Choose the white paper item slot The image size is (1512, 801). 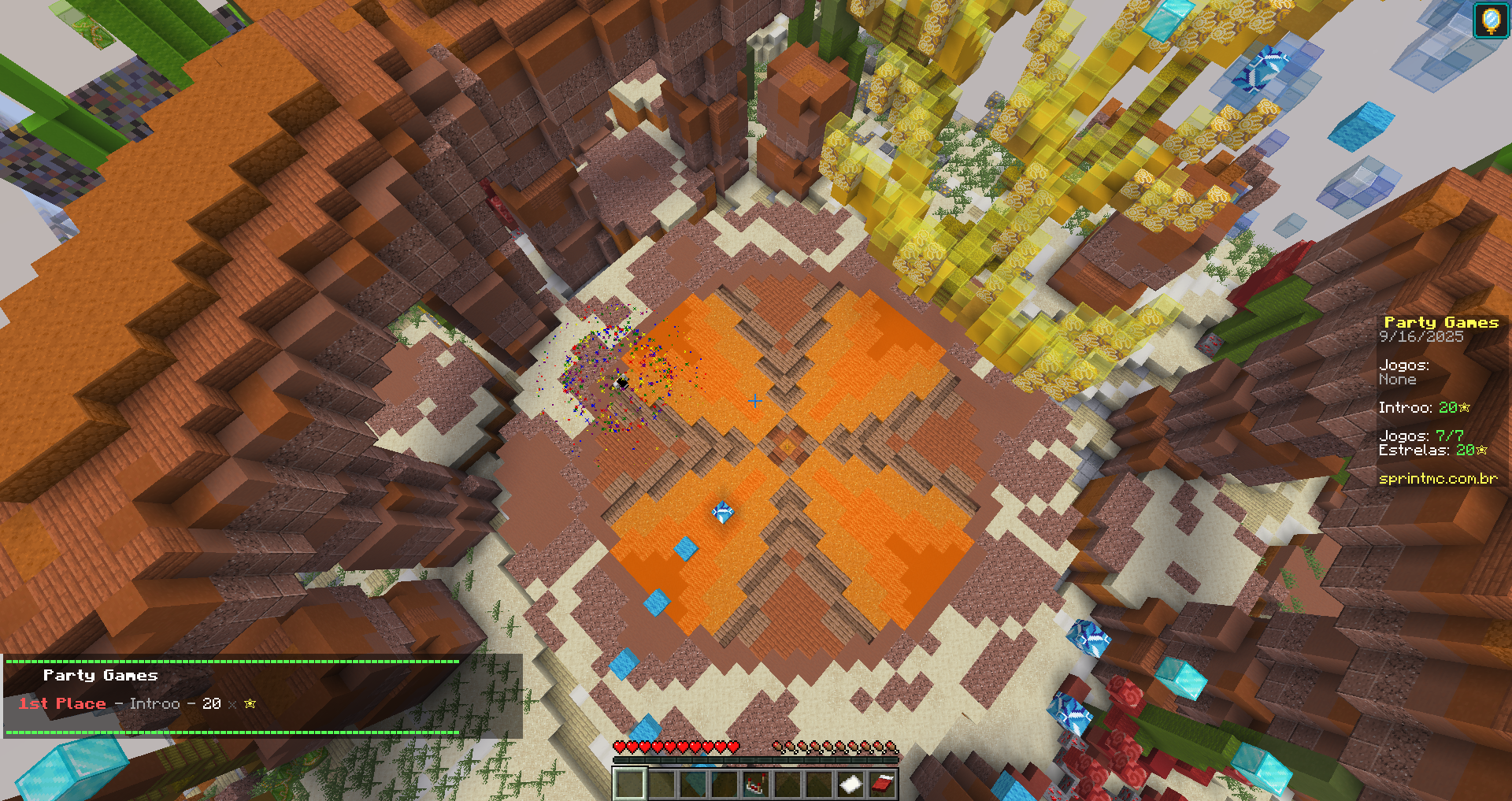point(850,784)
